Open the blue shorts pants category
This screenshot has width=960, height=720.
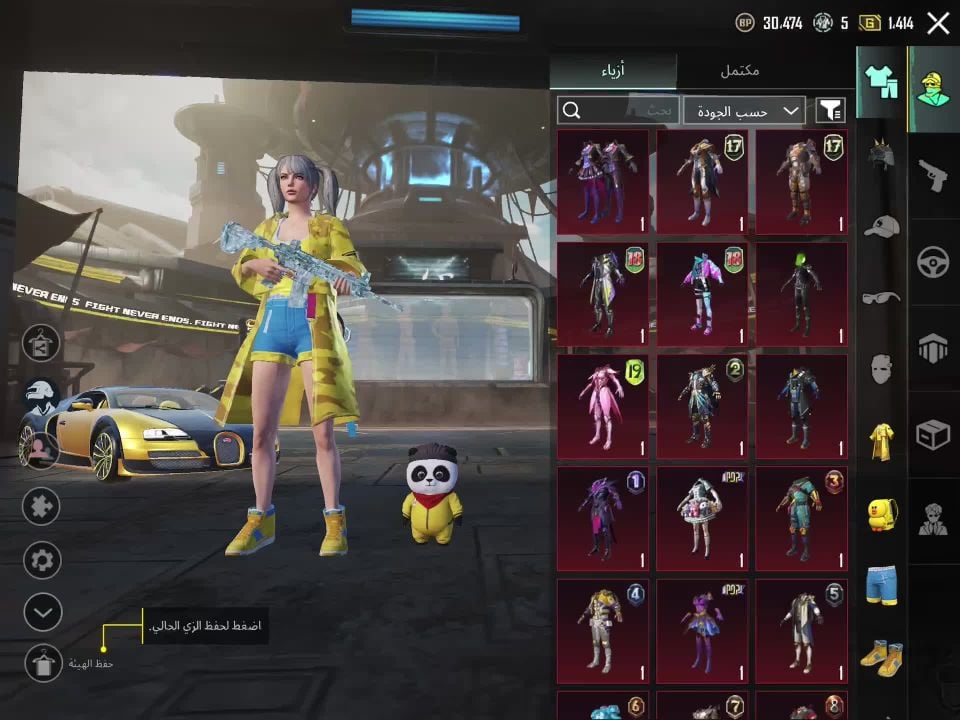(x=881, y=585)
